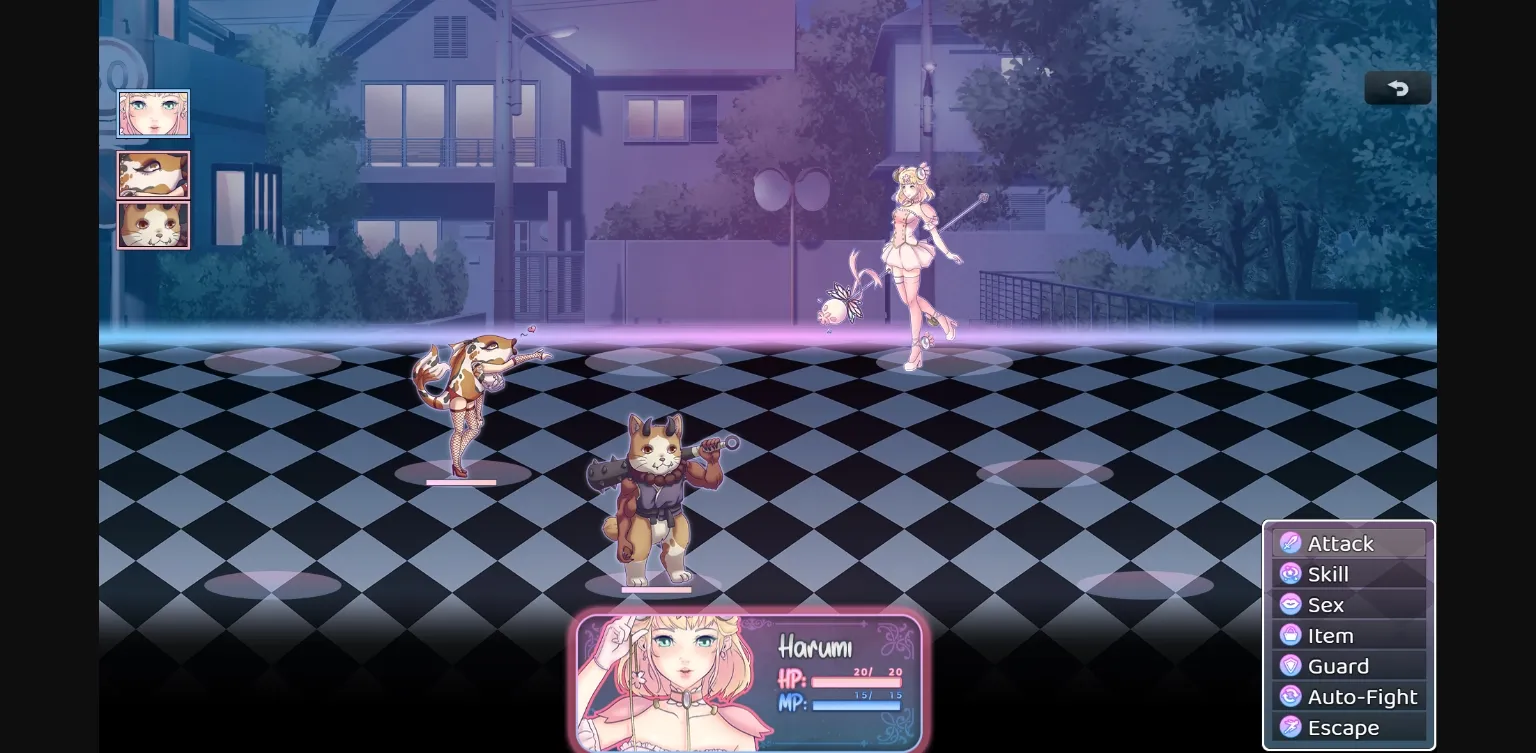Select the Attack sword icon
This screenshot has width=1536, height=753.
pos(1290,543)
